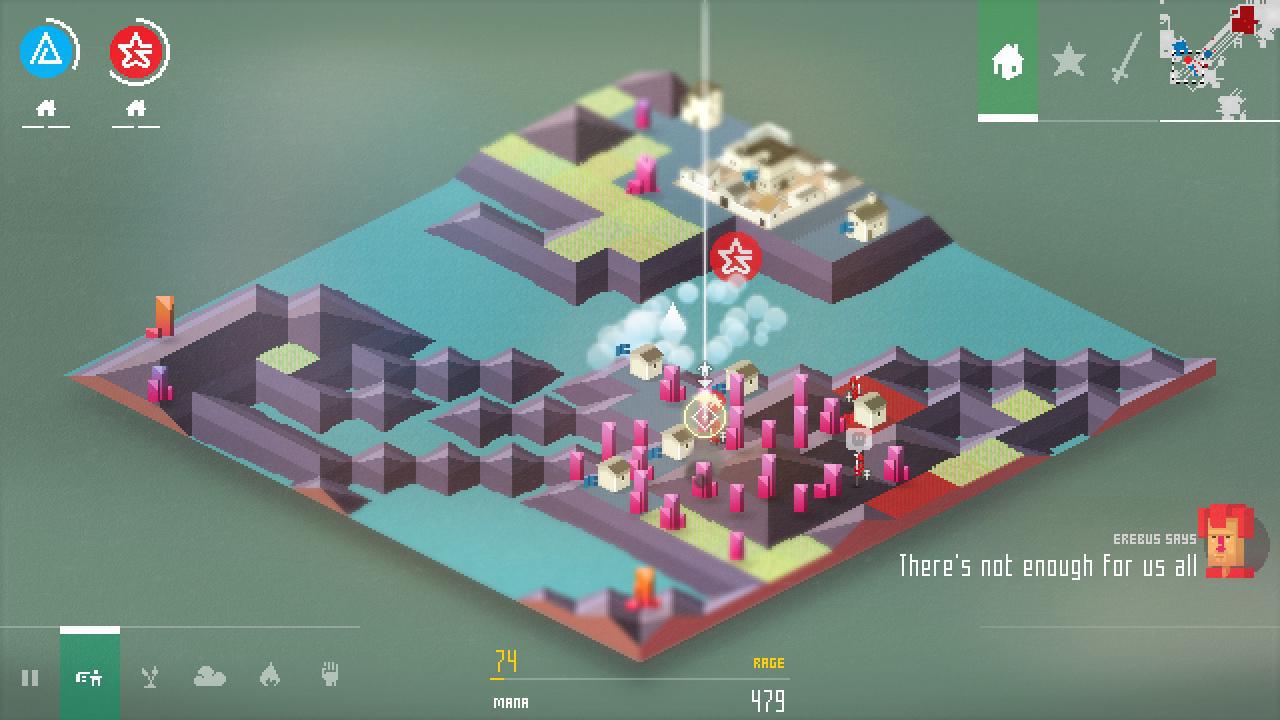Select the green house settle power
The image size is (1280, 720).
(89, 678)
